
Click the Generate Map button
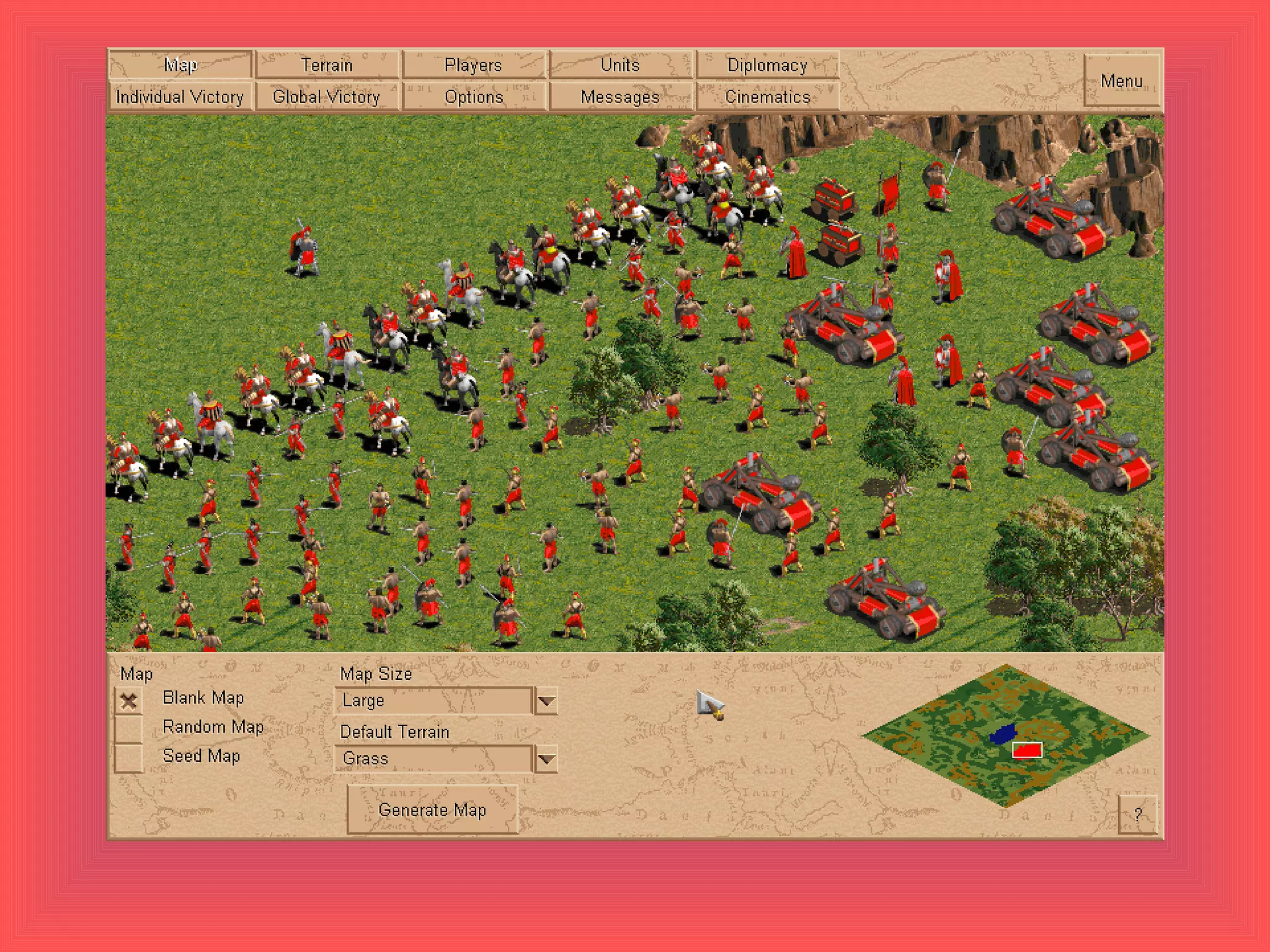[432, 810]
